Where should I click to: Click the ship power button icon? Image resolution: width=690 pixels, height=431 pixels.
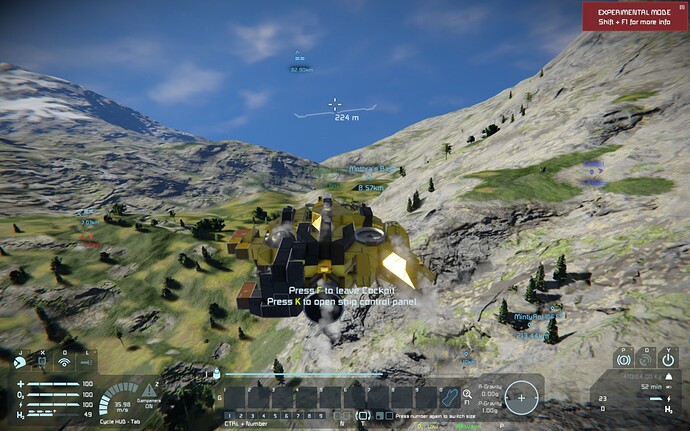[668, 358]
